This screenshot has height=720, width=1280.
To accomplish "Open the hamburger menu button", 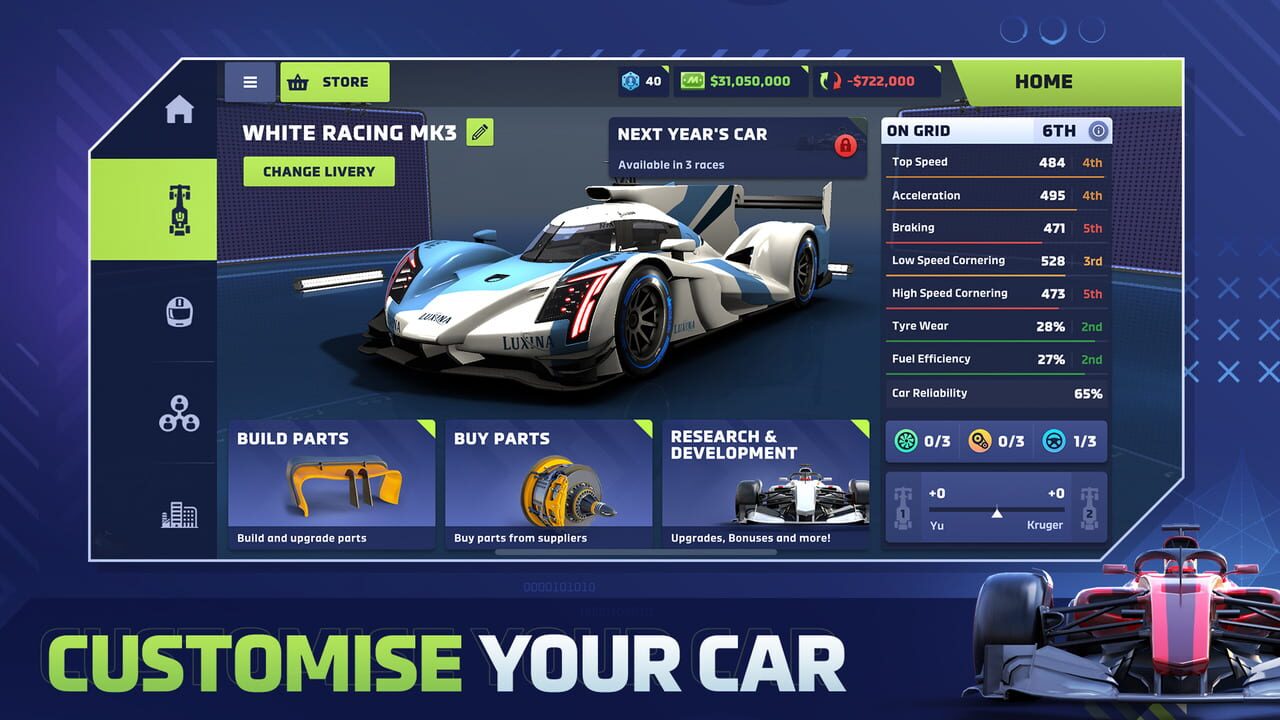I will 249,81.
